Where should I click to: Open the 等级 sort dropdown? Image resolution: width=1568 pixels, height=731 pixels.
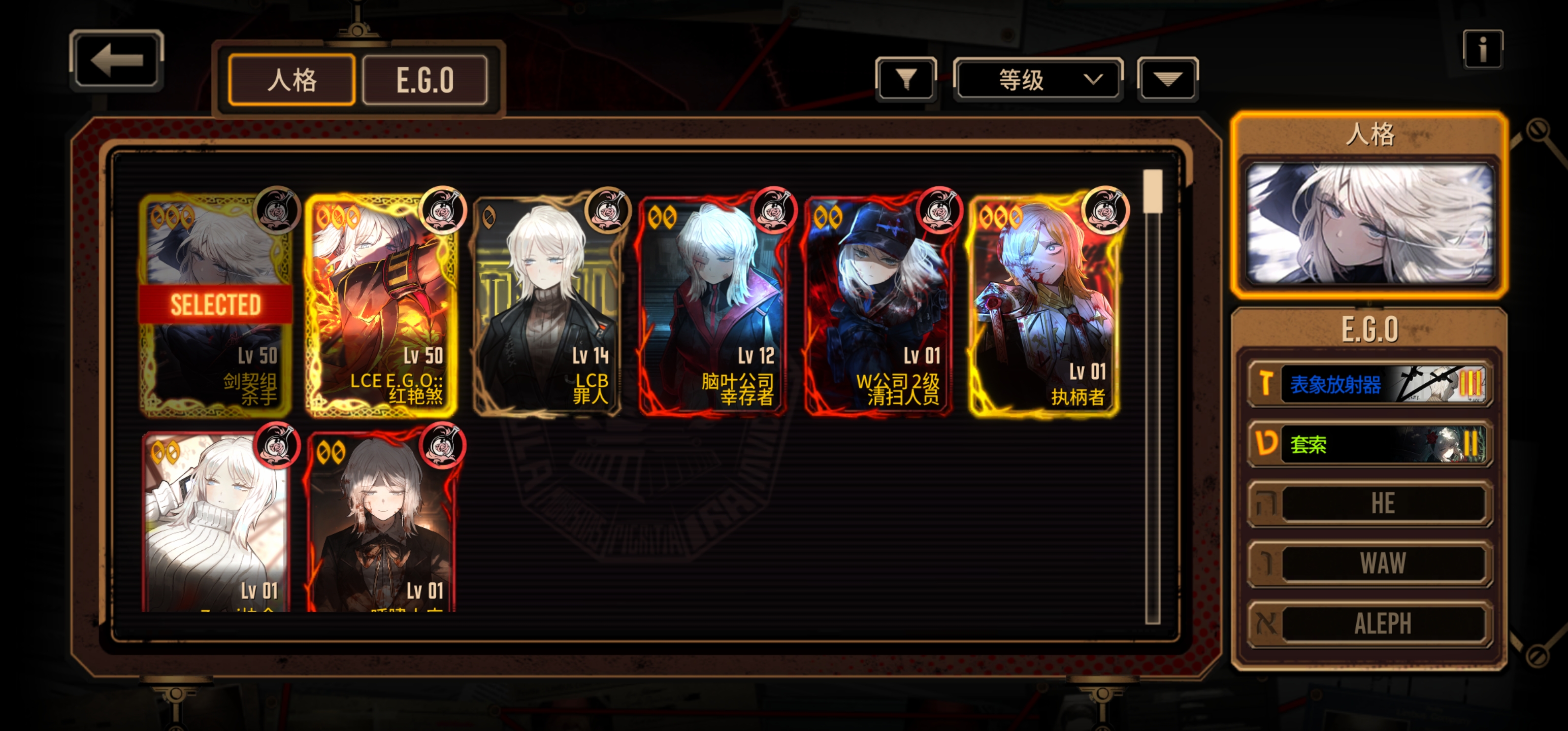point(1038,79)
